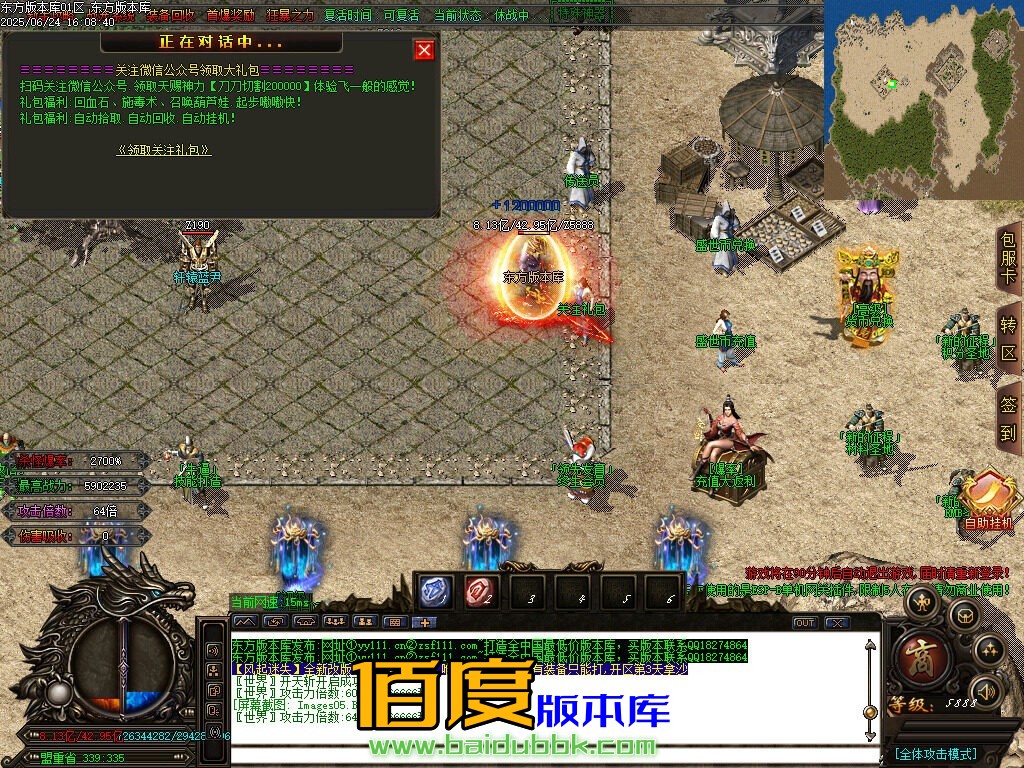The height and width of the screenshot is (768, 1024).
Task: Open the four-star skills icon button
Action: (989, 650)
